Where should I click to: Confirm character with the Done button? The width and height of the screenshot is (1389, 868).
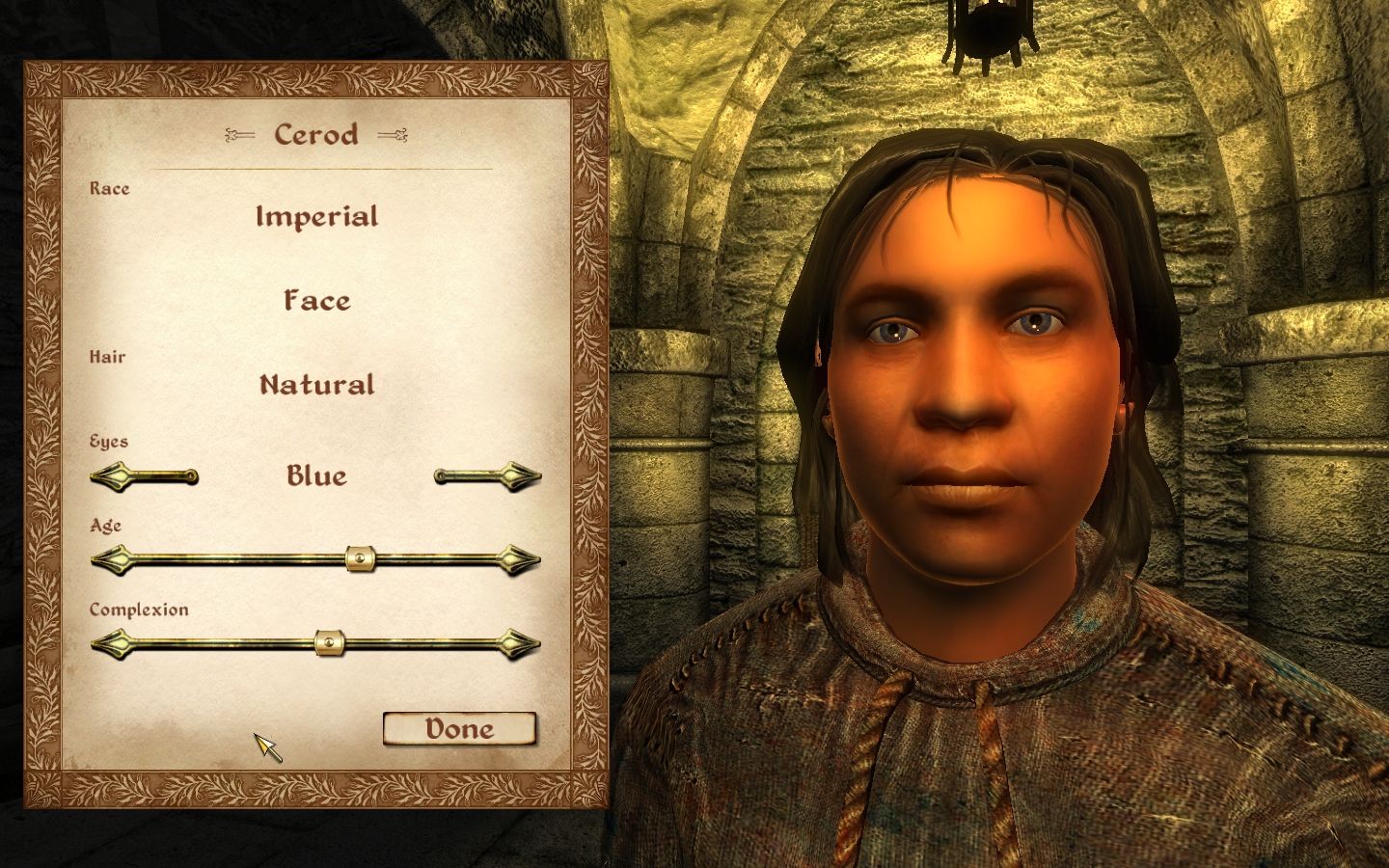click(x=460, y=728)
